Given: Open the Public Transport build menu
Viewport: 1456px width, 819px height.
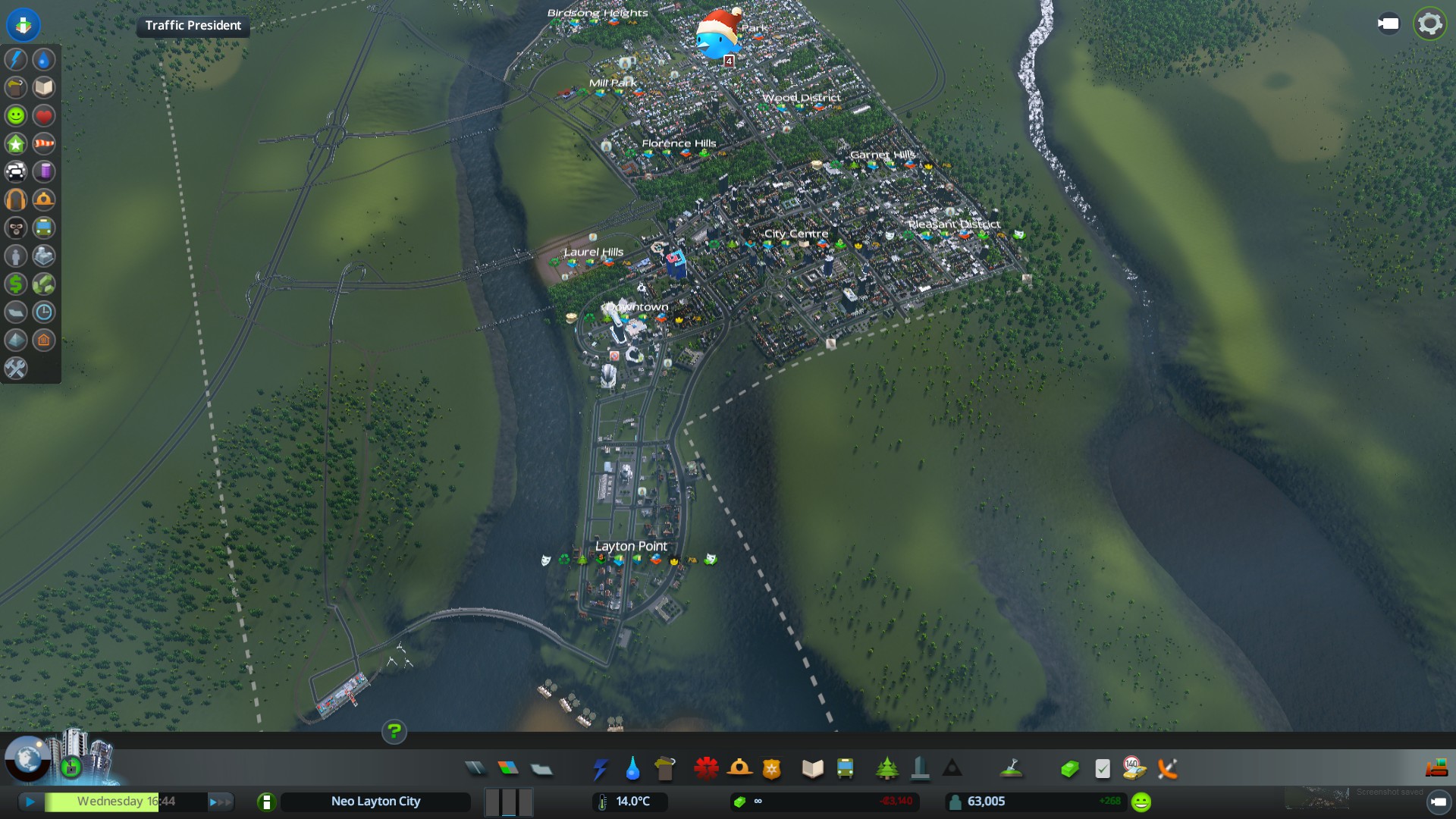Looking at the screenshot, I should pos(845,769).
